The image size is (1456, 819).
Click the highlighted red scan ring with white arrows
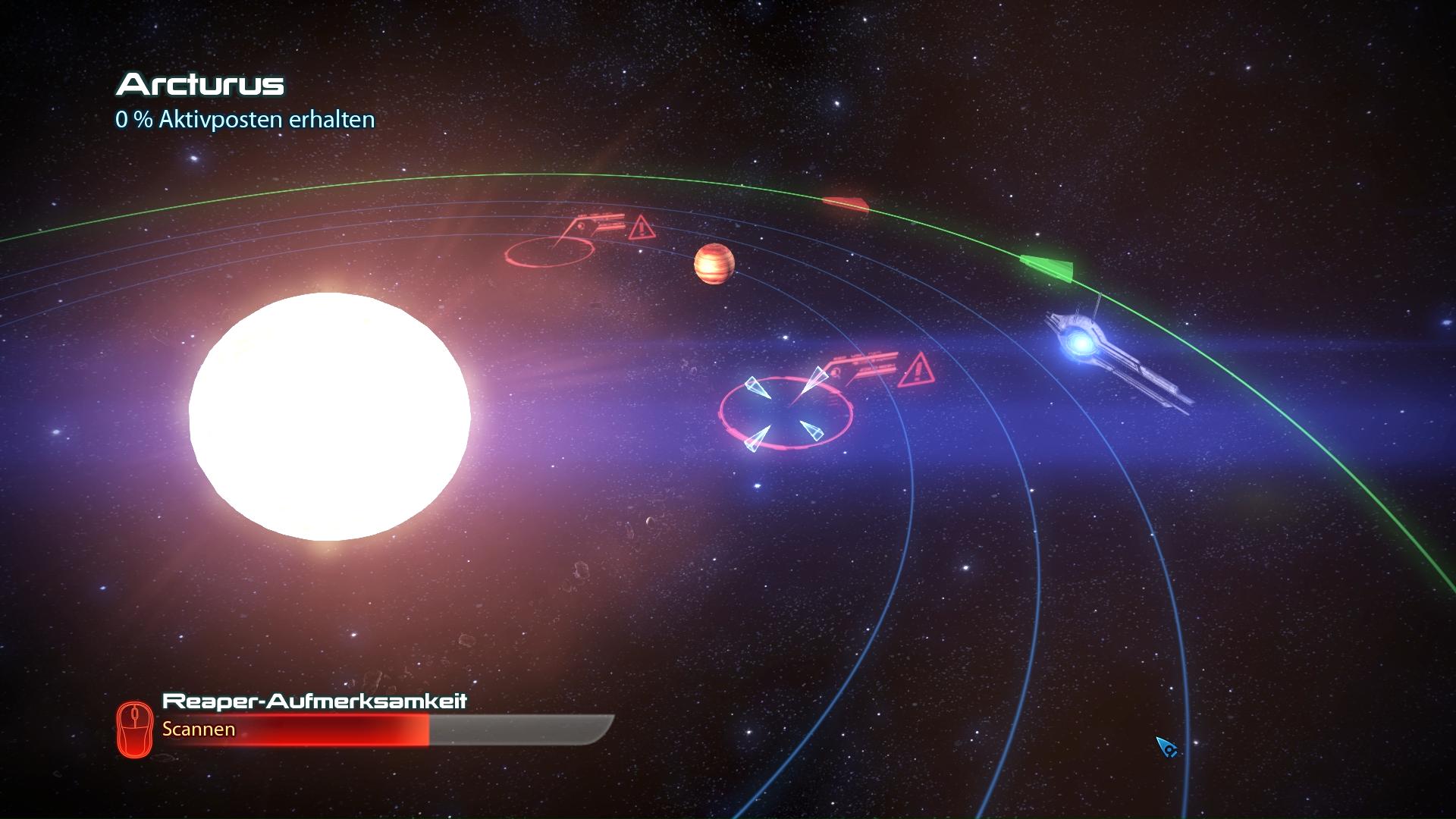coord(786,413)
